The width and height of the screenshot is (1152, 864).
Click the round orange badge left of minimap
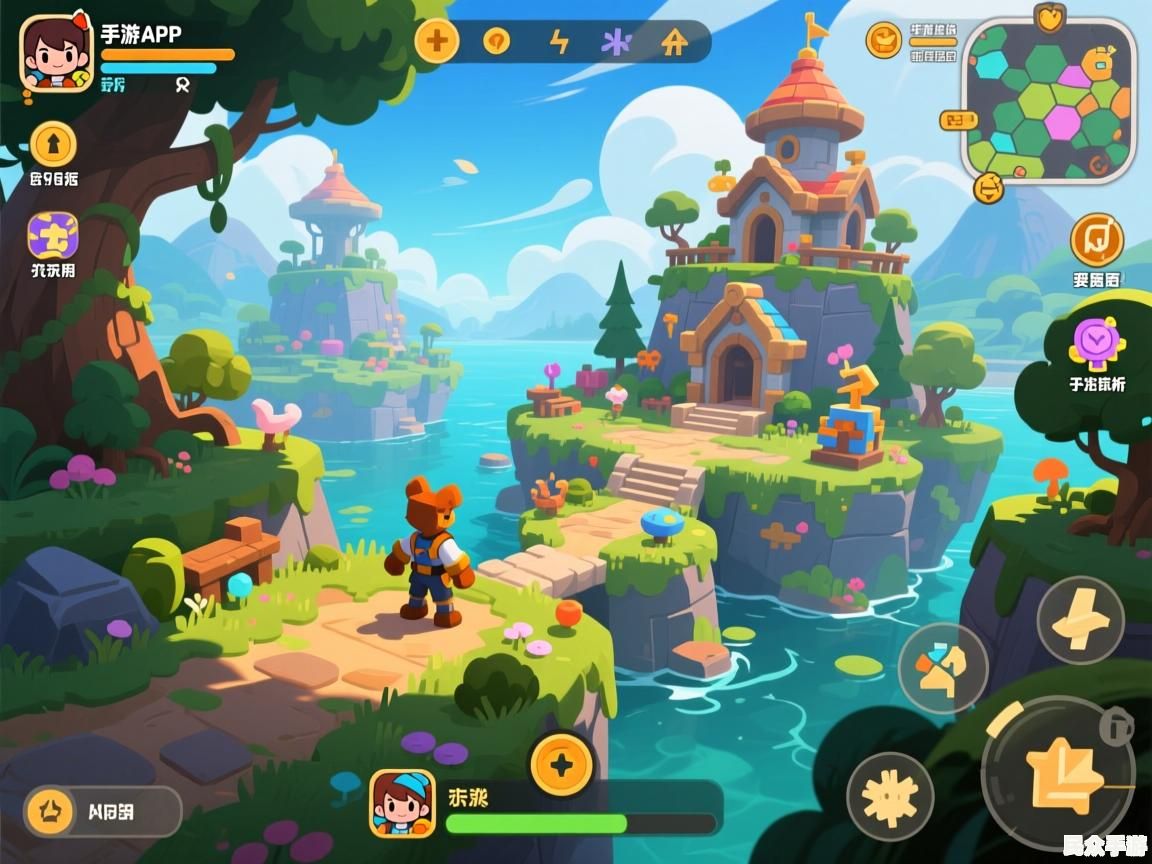click(x=883, y=40)
